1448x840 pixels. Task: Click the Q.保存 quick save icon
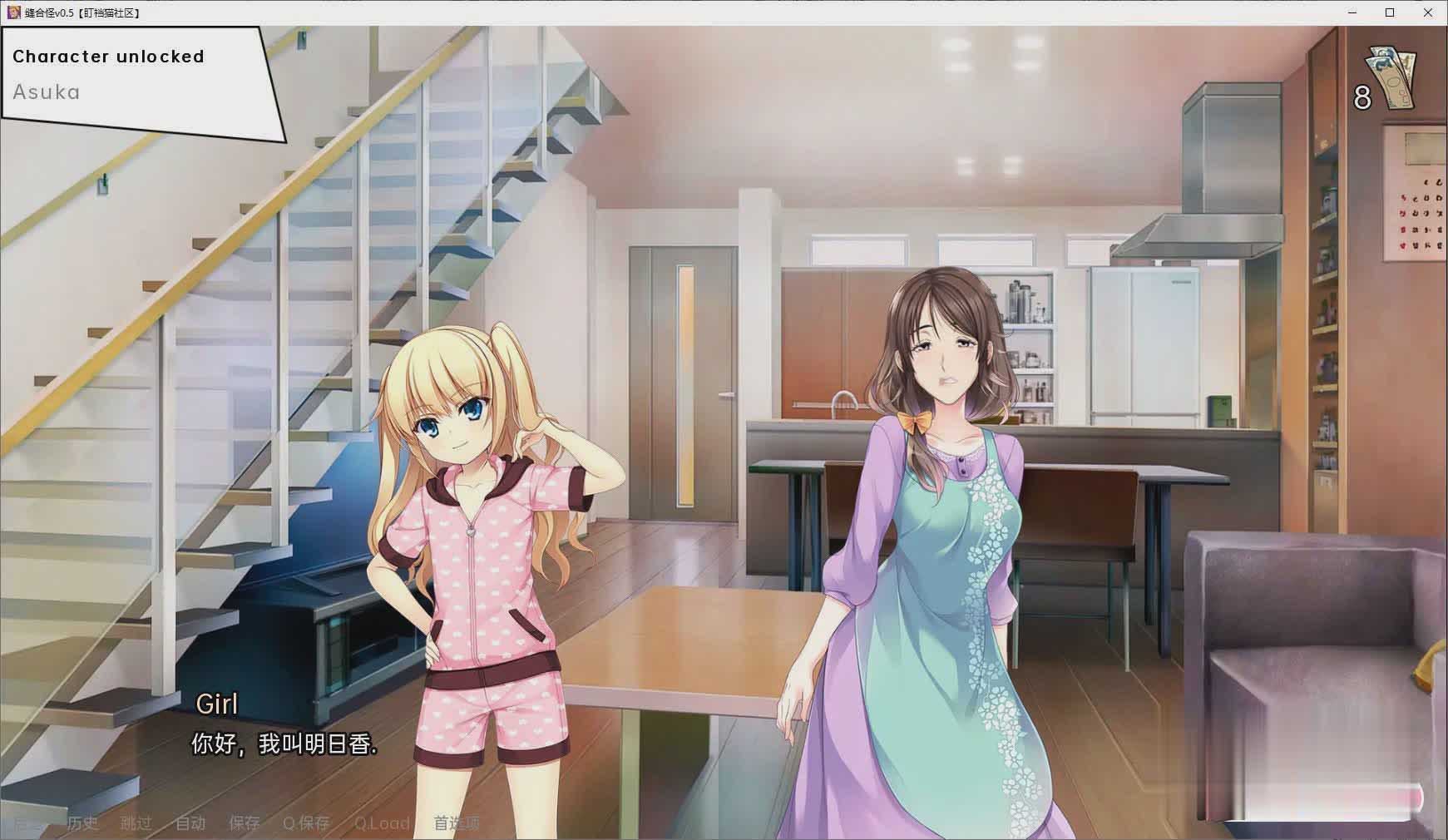pyautogui.click(x=306, y=823)
